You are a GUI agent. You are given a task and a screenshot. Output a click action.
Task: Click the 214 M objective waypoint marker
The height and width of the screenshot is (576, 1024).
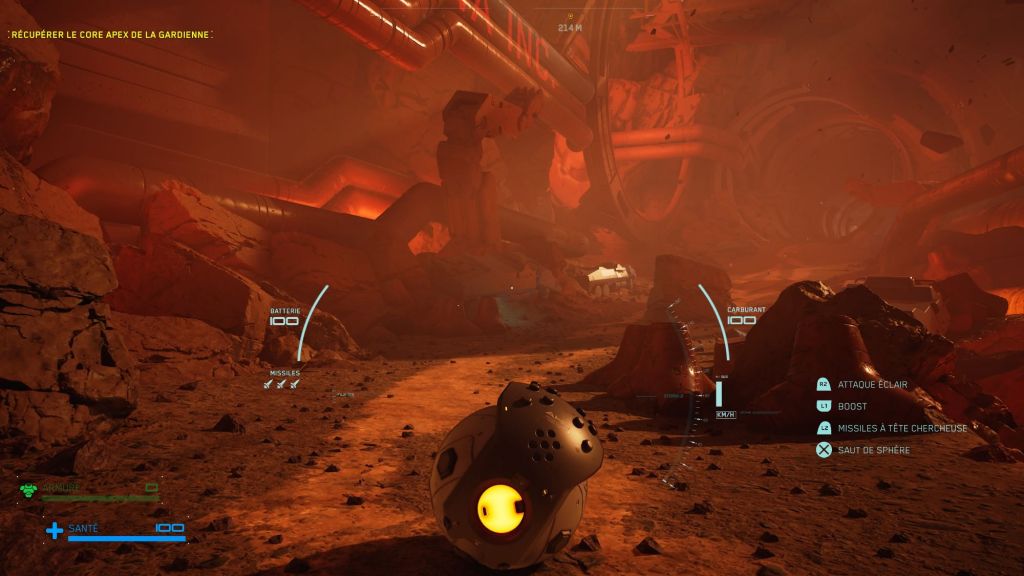(x=570, y=17)
